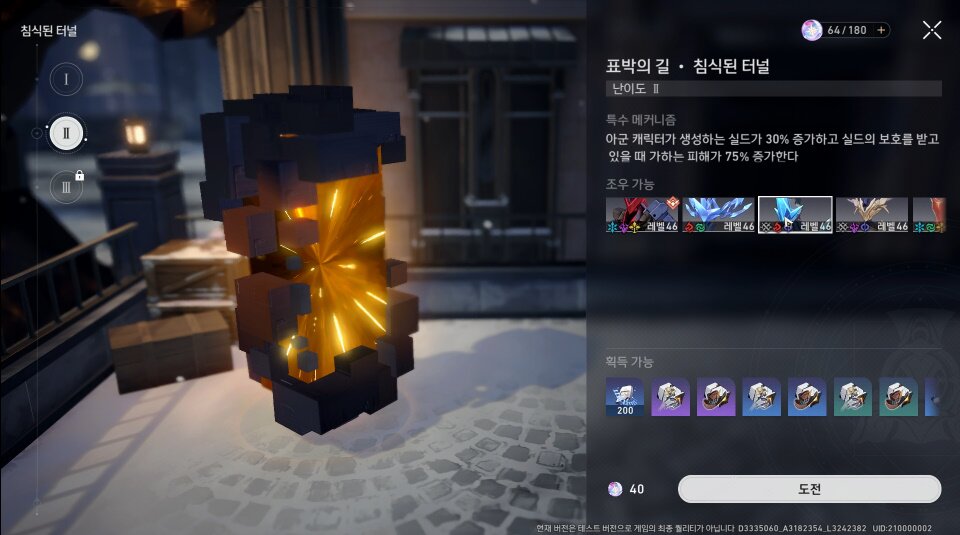The width and height of the screenshot is (960, 535).
Task: Select locked difficulty III
Action: click(x=66, y=186)
